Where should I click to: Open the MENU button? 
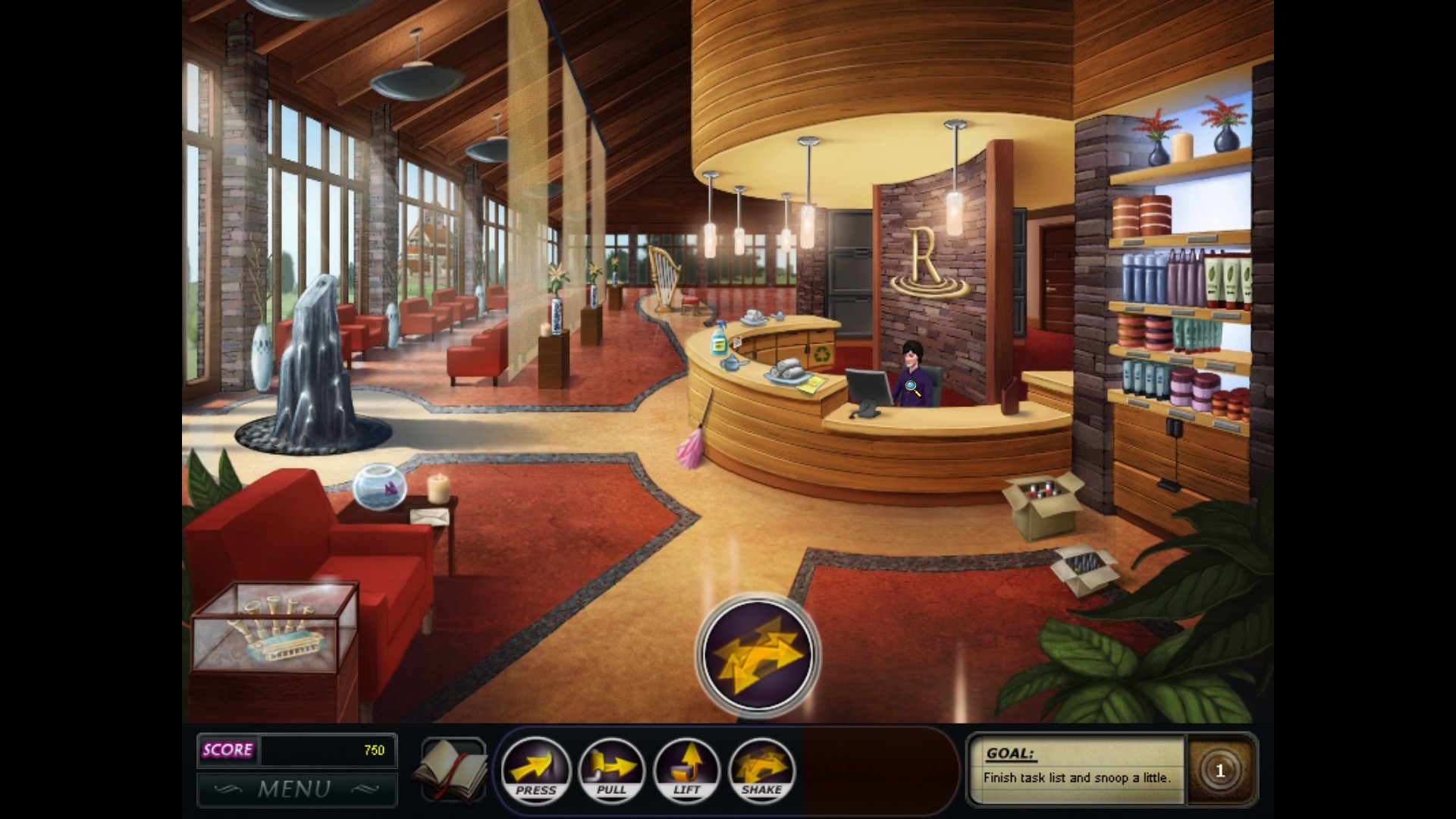pos(297,789)
